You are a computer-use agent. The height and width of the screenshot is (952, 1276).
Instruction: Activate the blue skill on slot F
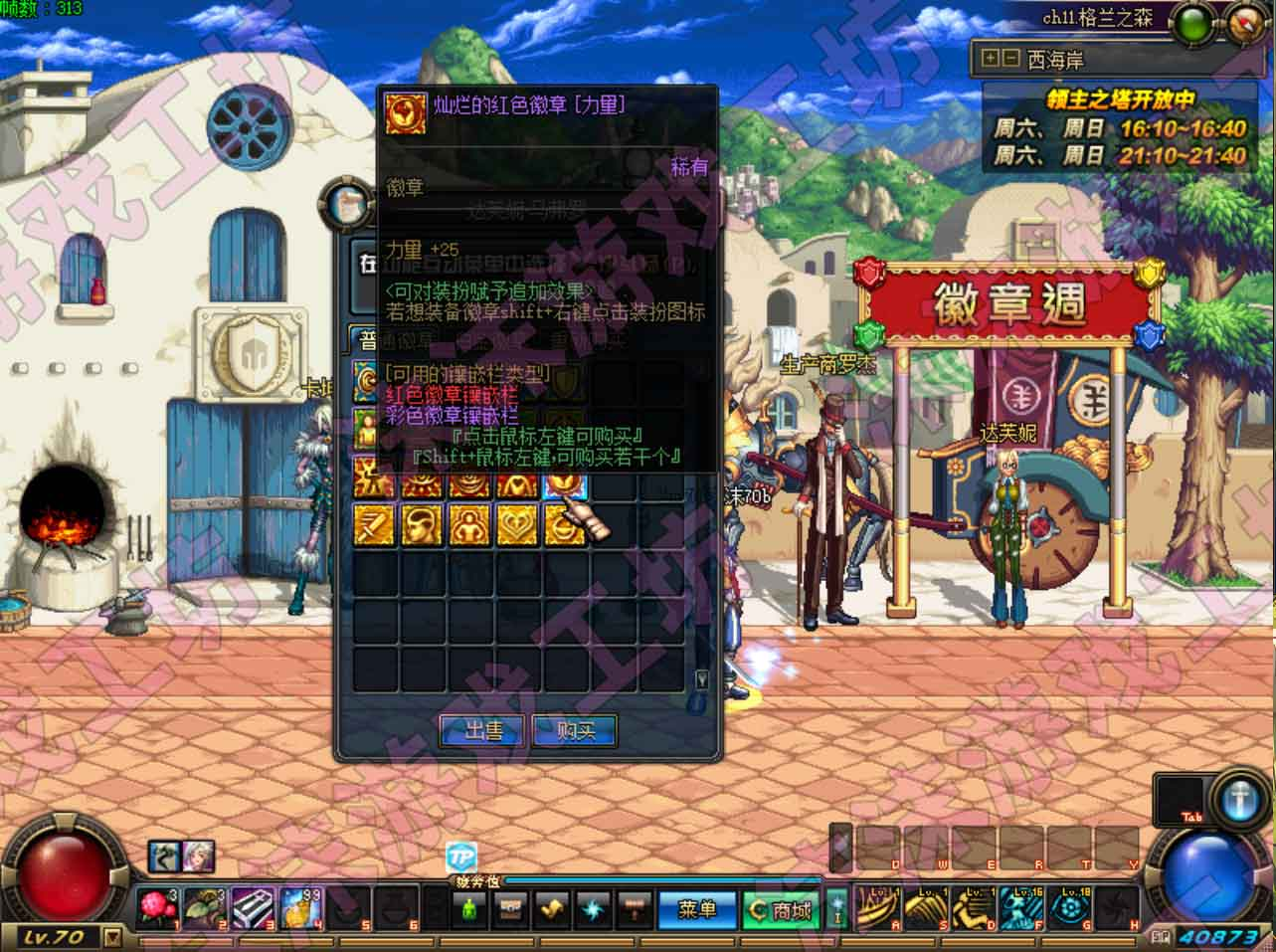tap(1021, 907)
